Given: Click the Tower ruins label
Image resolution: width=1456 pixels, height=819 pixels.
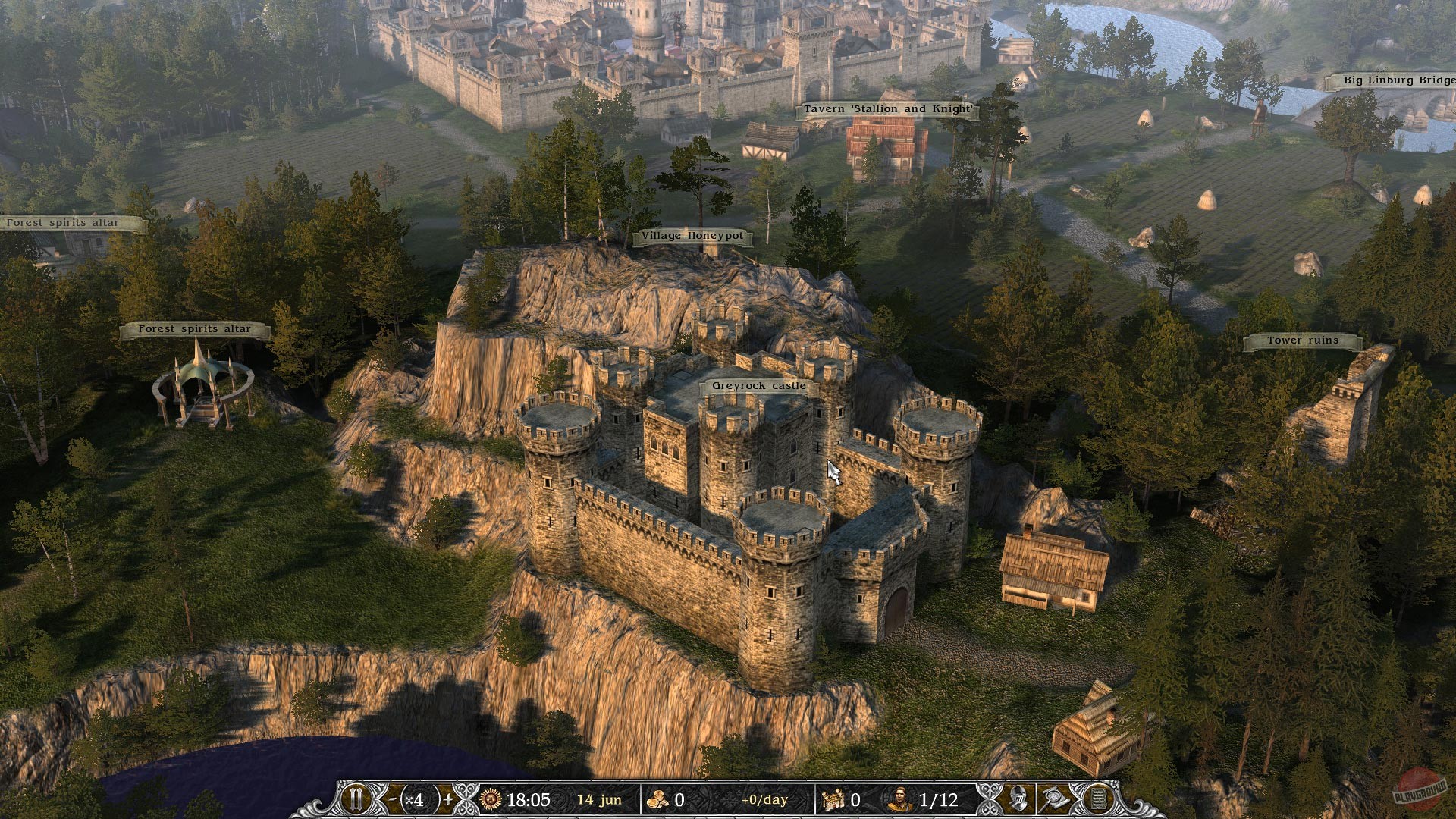Looking at the screenshot, I should coord(1302,340).
